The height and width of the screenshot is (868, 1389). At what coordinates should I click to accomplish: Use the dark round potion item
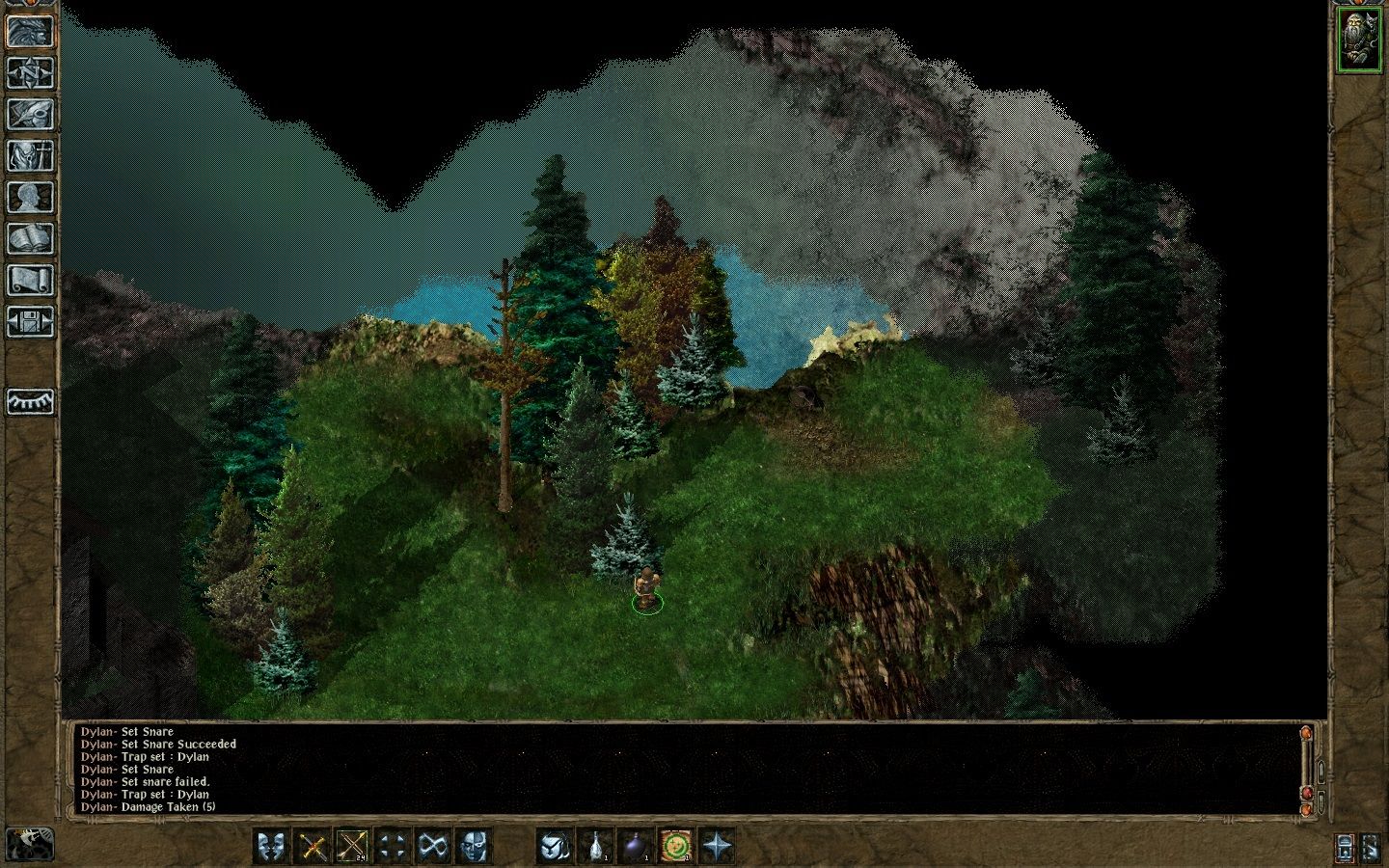(x=636, y=847)
